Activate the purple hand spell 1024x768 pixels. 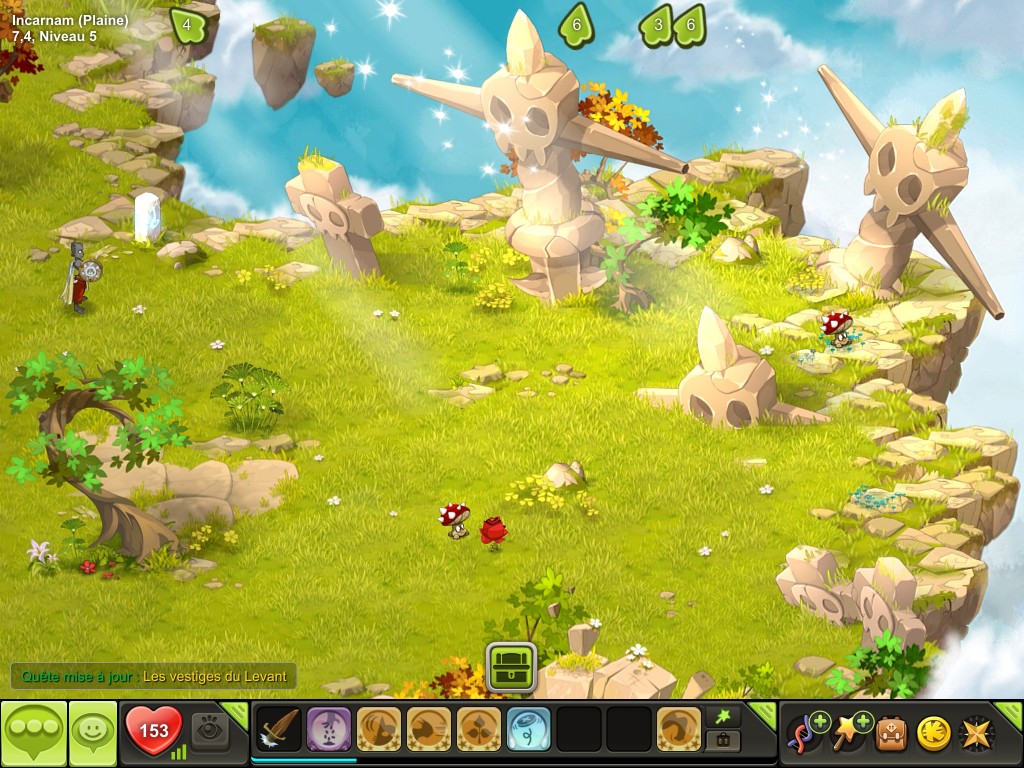pyautogui.click(x=329, y=730)
